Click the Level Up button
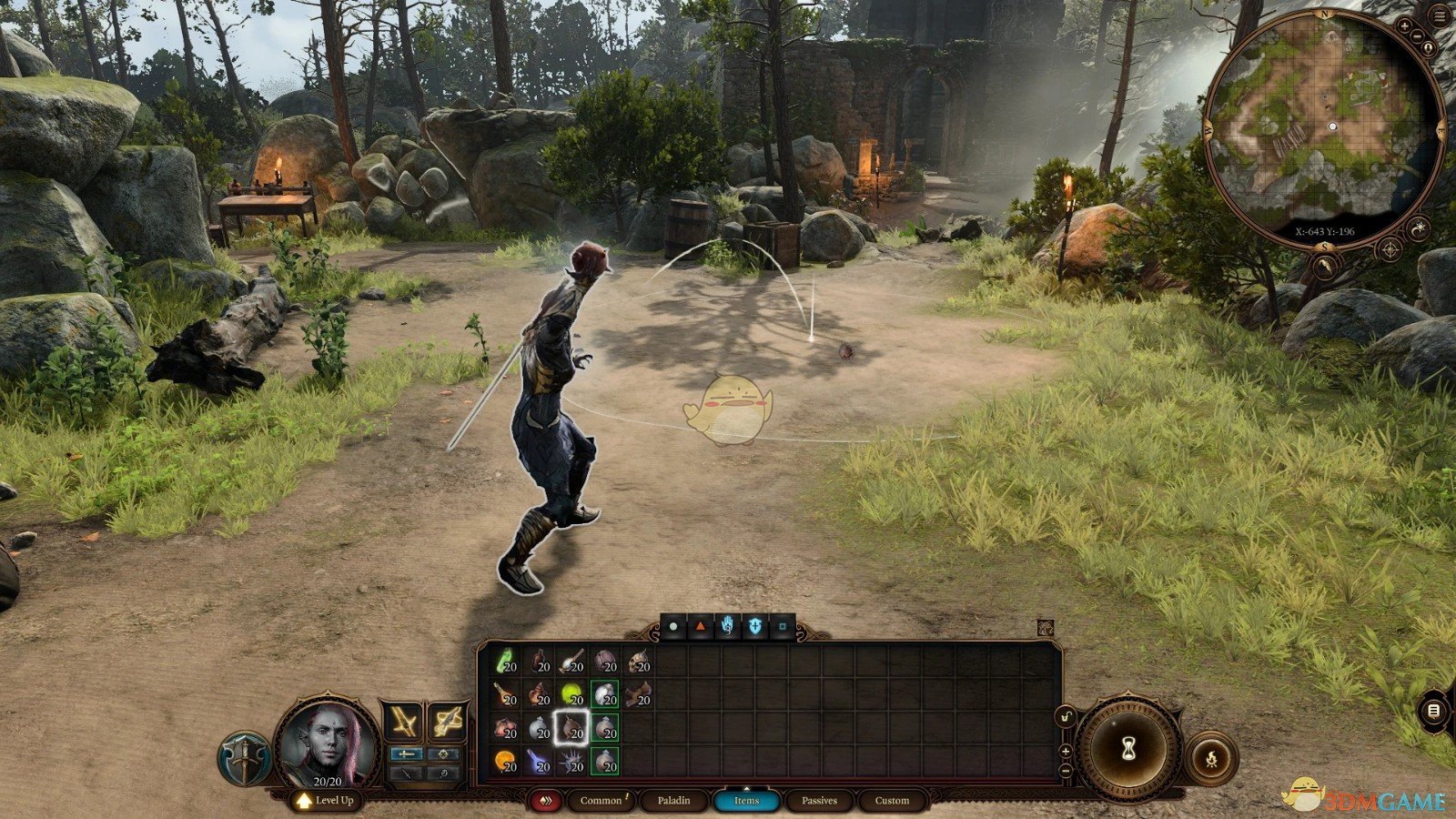 click(326, 801)
